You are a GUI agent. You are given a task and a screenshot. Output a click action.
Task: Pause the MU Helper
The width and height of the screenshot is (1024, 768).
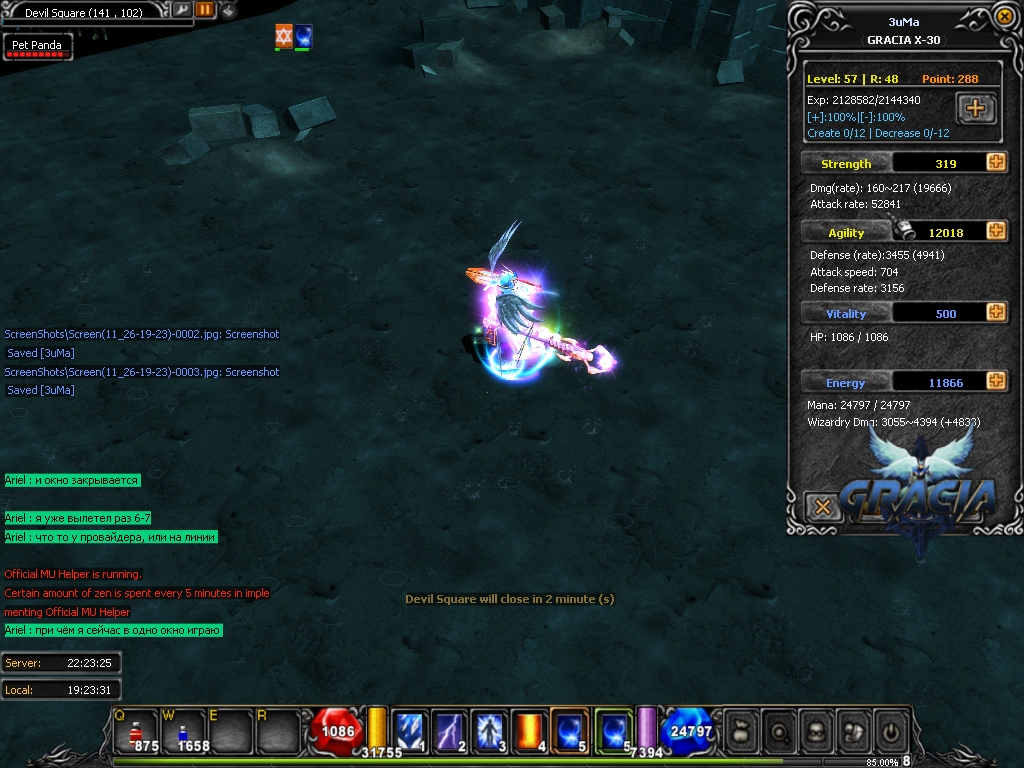click(205, 10)
